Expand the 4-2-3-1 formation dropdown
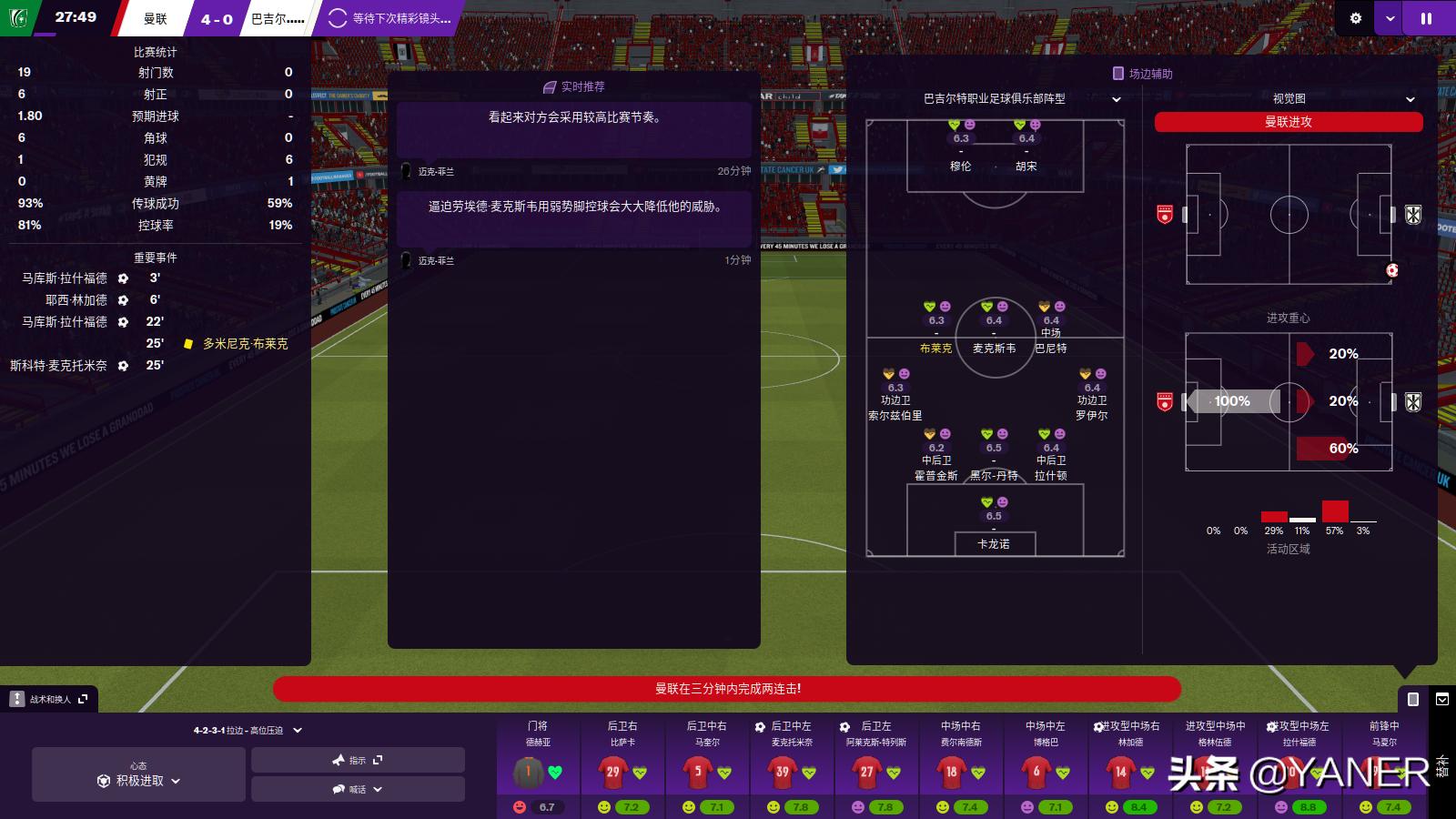 pyautogui.click(x=248, y=730)
